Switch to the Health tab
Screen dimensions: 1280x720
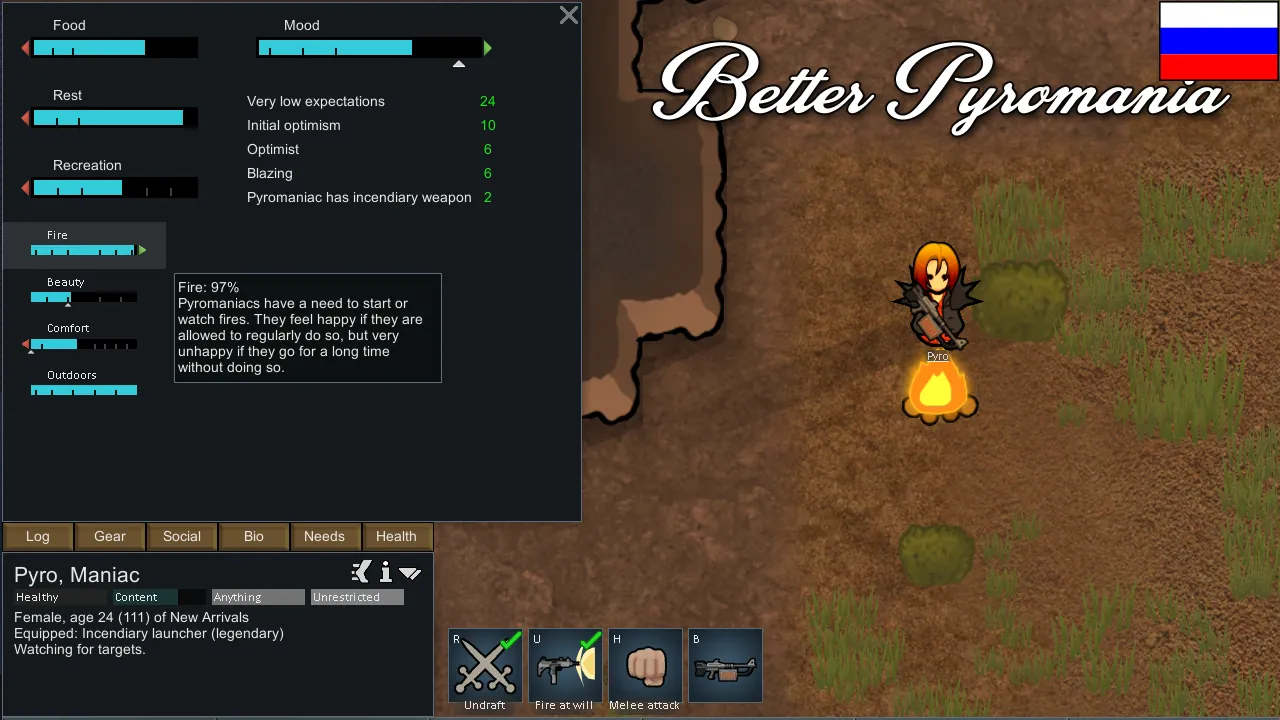pyautogui.click(x=396, y=536)
